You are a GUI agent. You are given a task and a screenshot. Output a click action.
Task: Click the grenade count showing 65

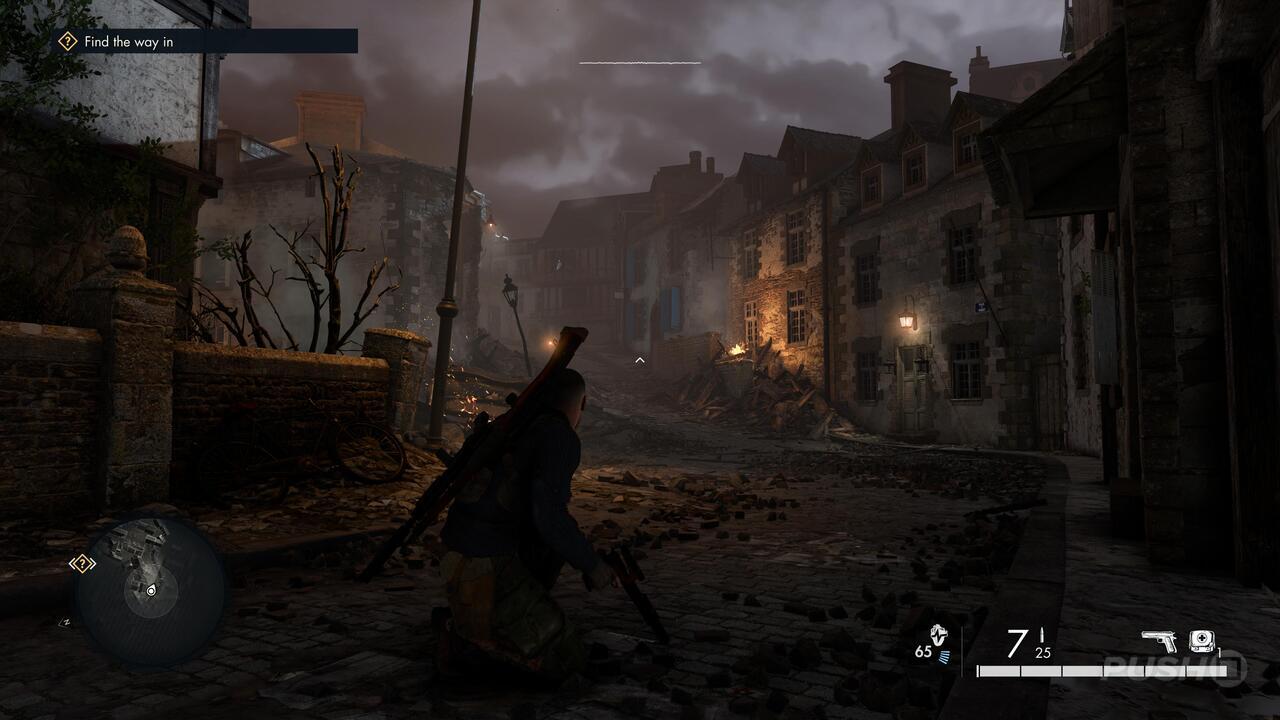[923, 652]
